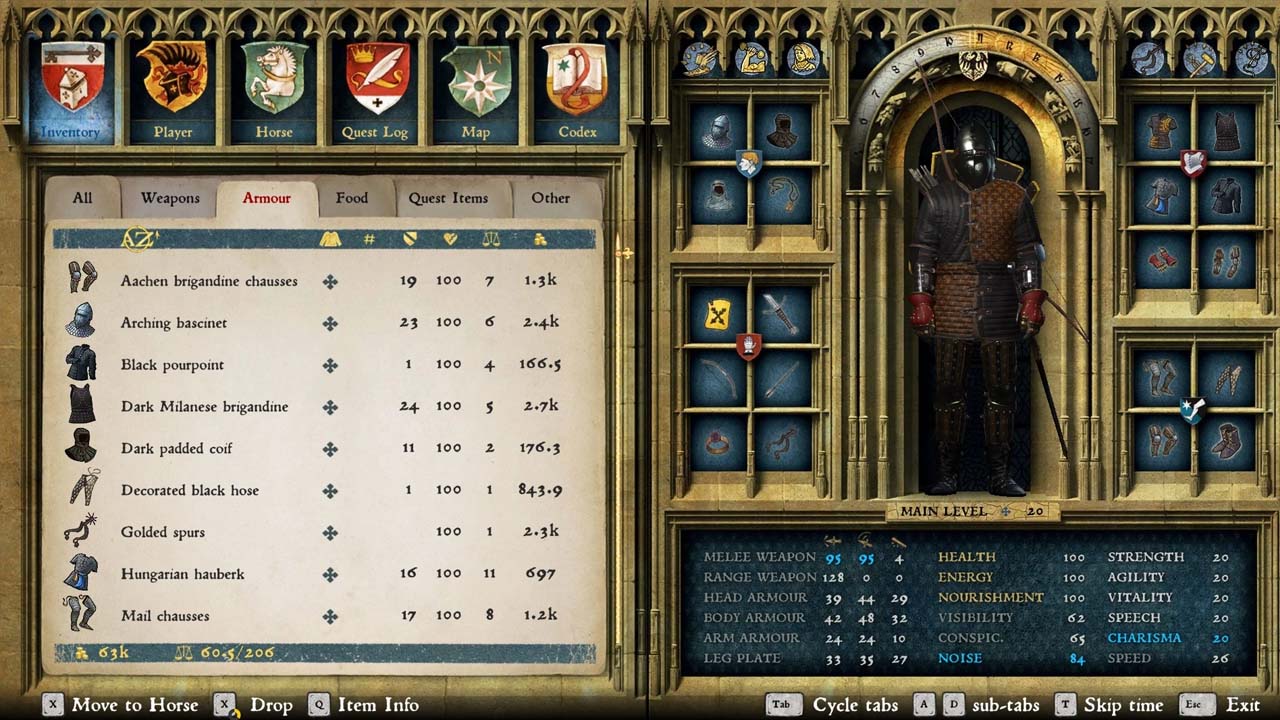Screen dimensions: 1280x720
Task: Open the Codex
Action: tap(576, 90)
